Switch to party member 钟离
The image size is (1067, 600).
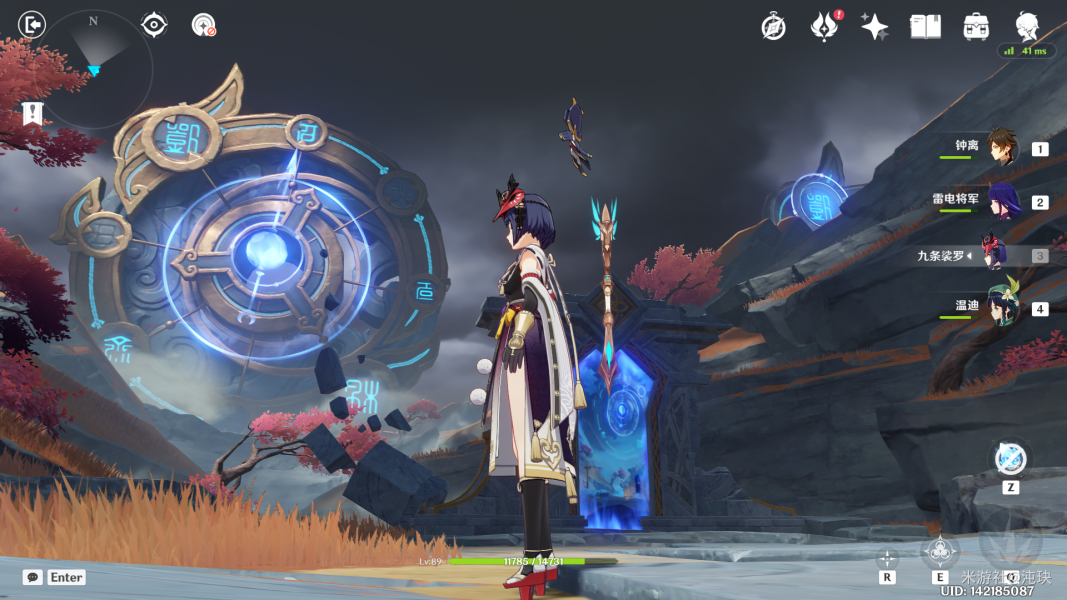[x=1001, y=148]
